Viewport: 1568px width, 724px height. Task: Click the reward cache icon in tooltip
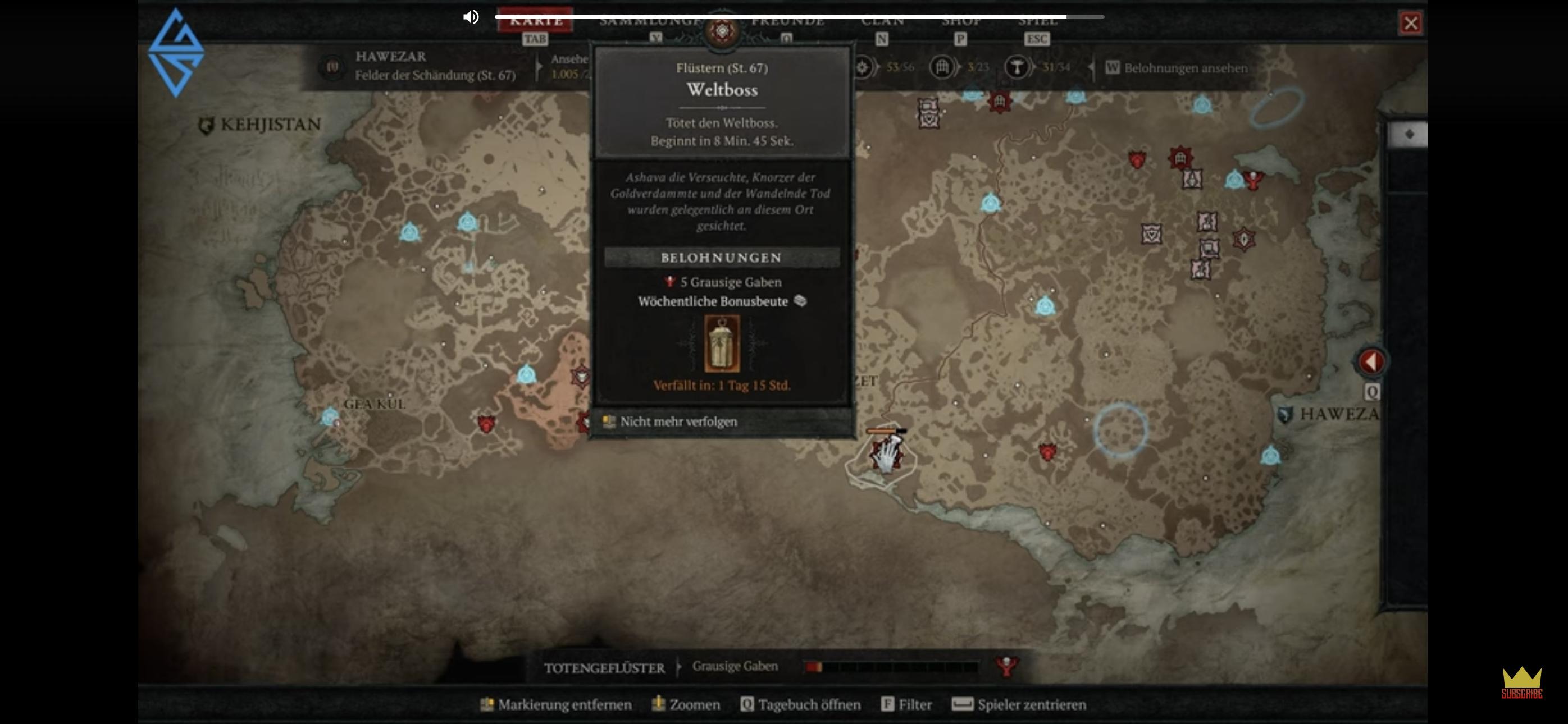click(x=722, y=343)
